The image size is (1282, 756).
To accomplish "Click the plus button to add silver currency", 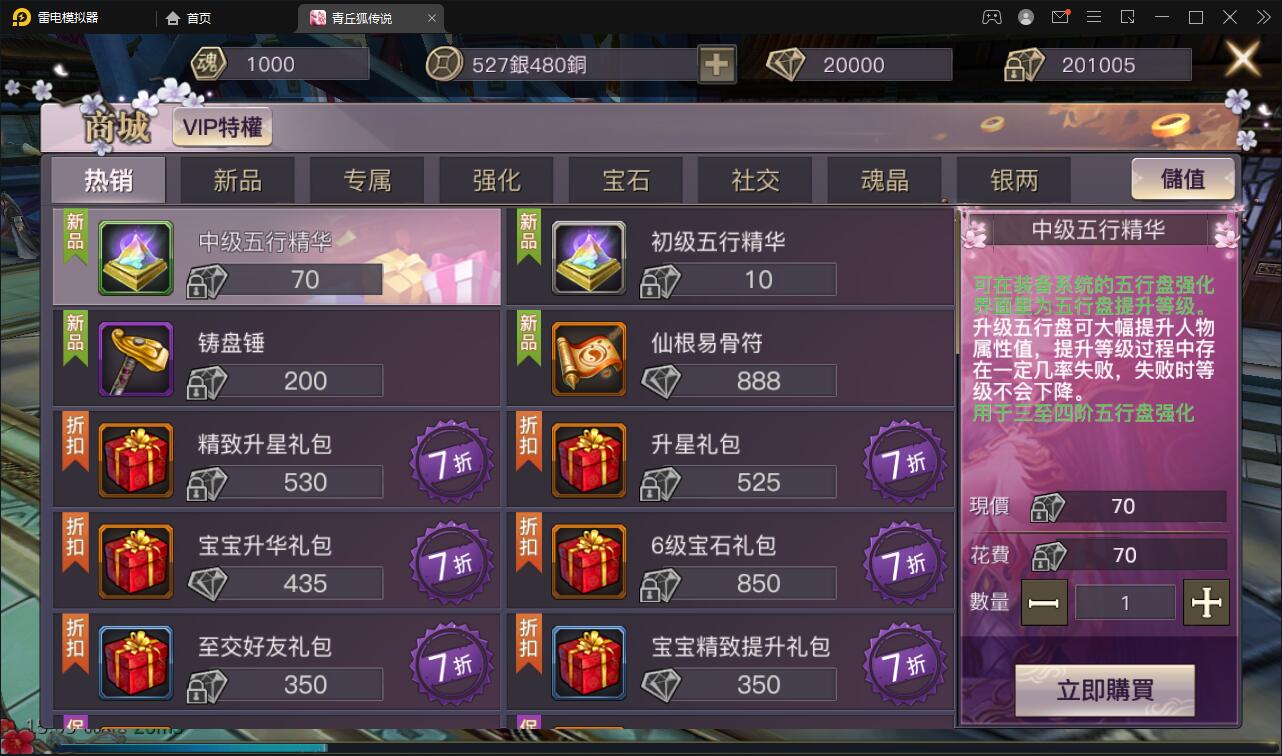I will pyautogui.click(x=716, y=63).
